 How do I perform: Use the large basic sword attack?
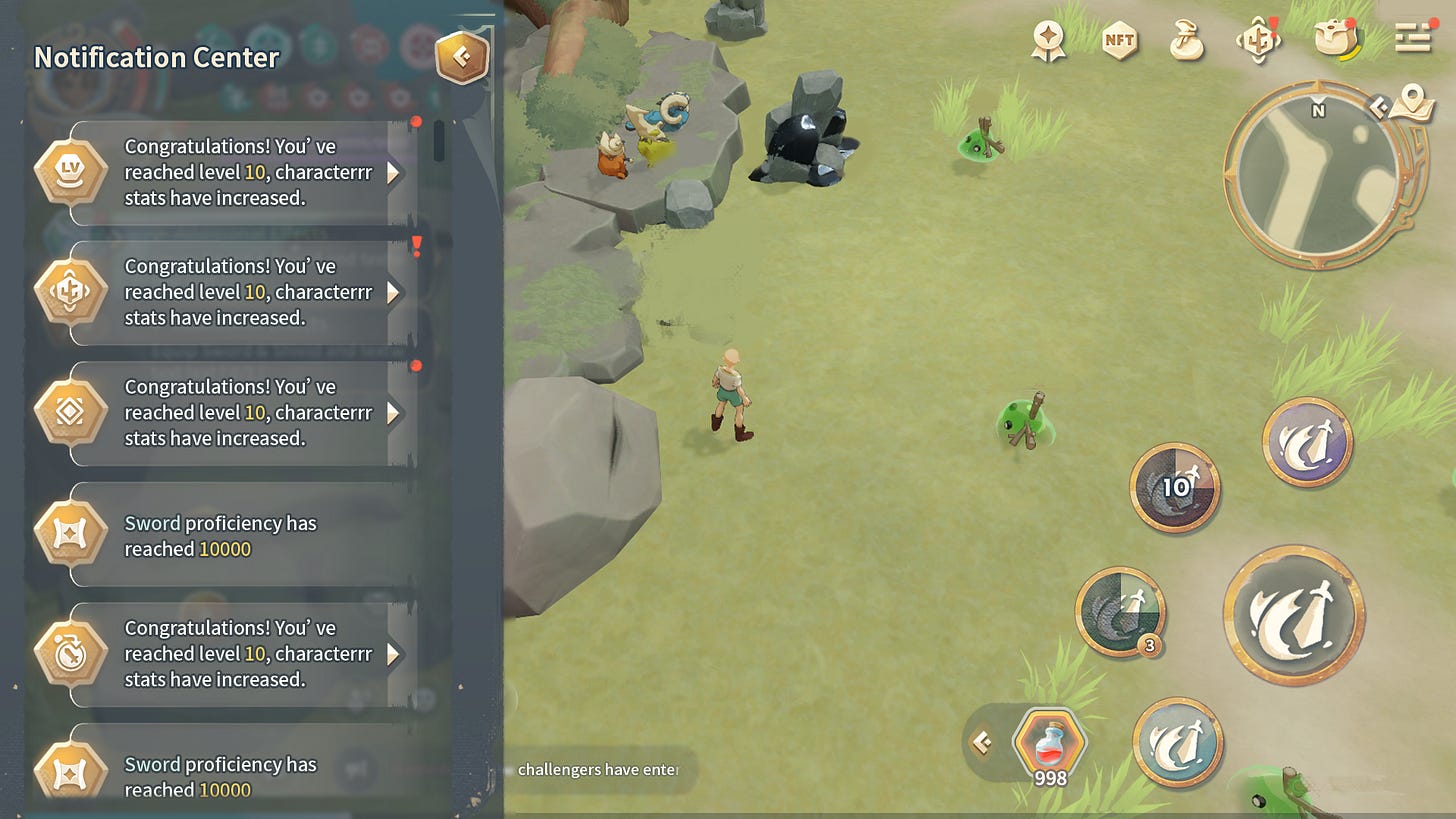pos(1294,614)
